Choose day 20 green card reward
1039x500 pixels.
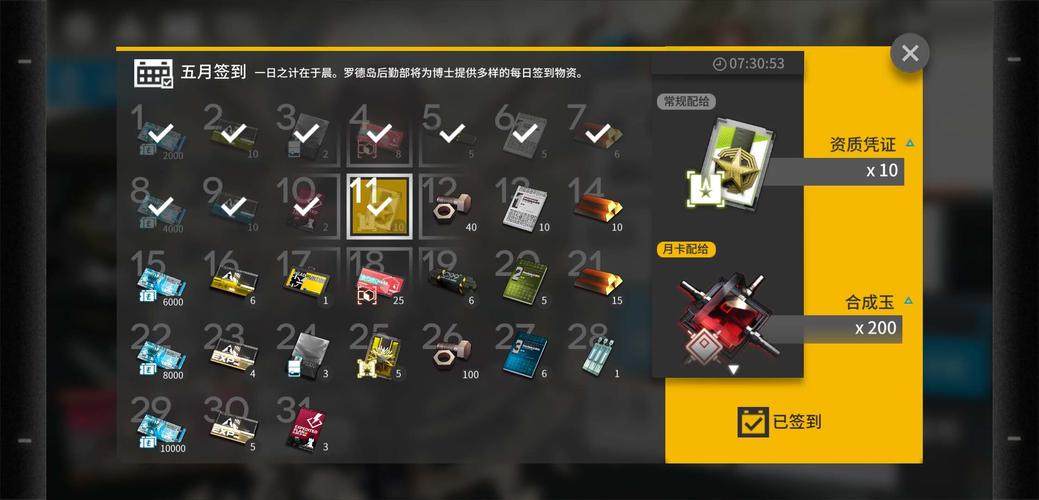pyautogui.click(x=524, y=281)
